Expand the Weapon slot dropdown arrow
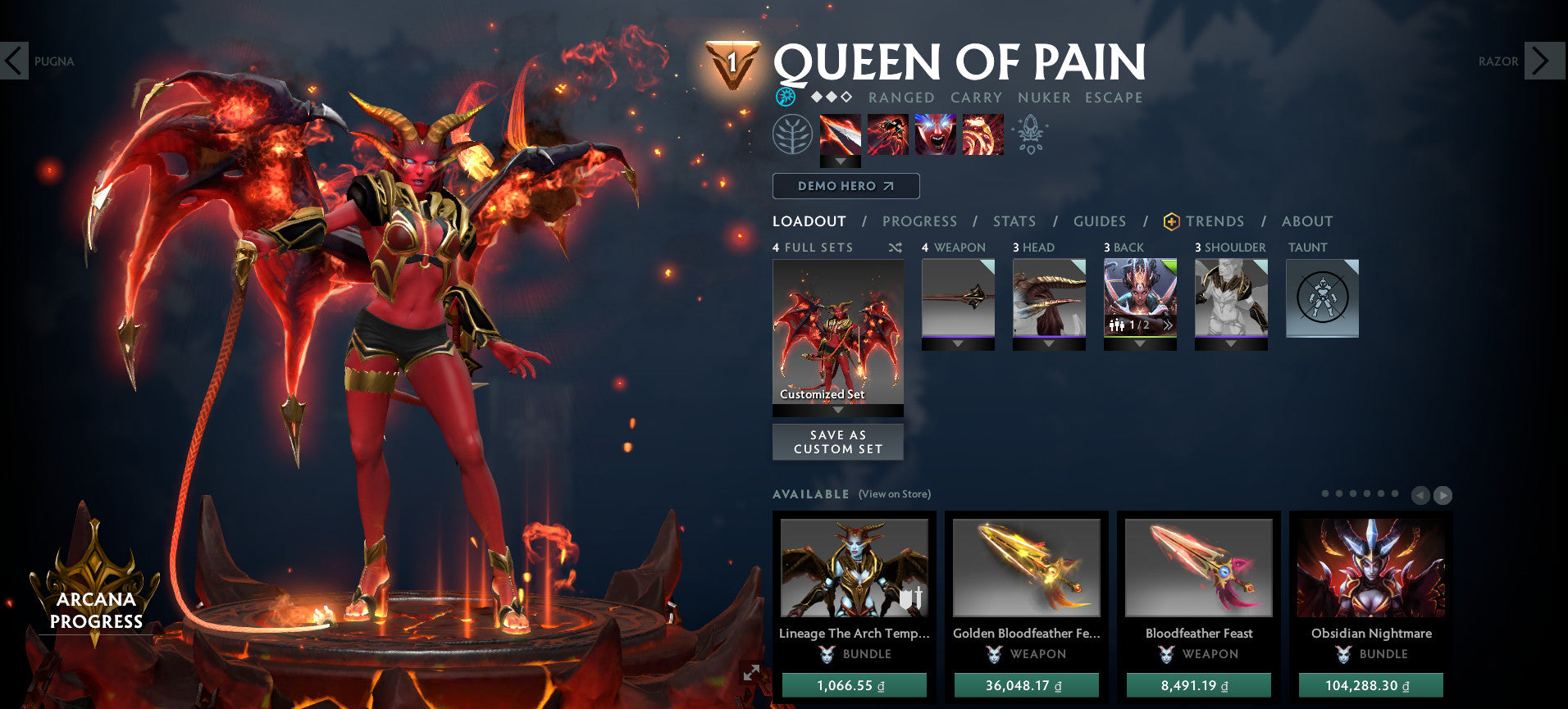The image size is (1568, 709). [959, 344]
